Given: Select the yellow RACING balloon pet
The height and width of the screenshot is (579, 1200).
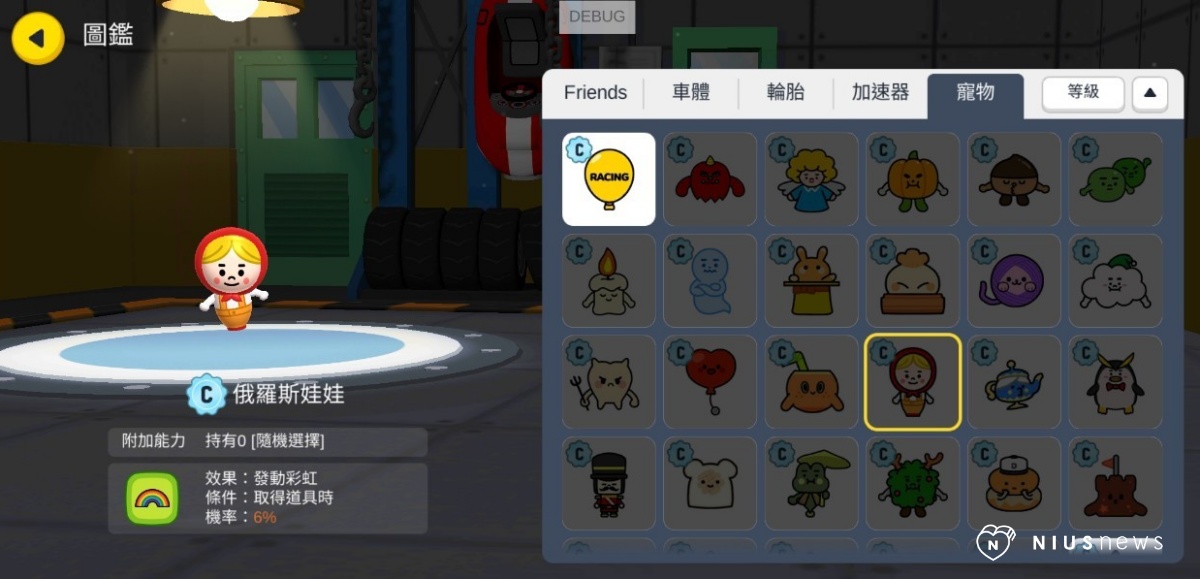Looking at the screenshot, I should (609, 180).
